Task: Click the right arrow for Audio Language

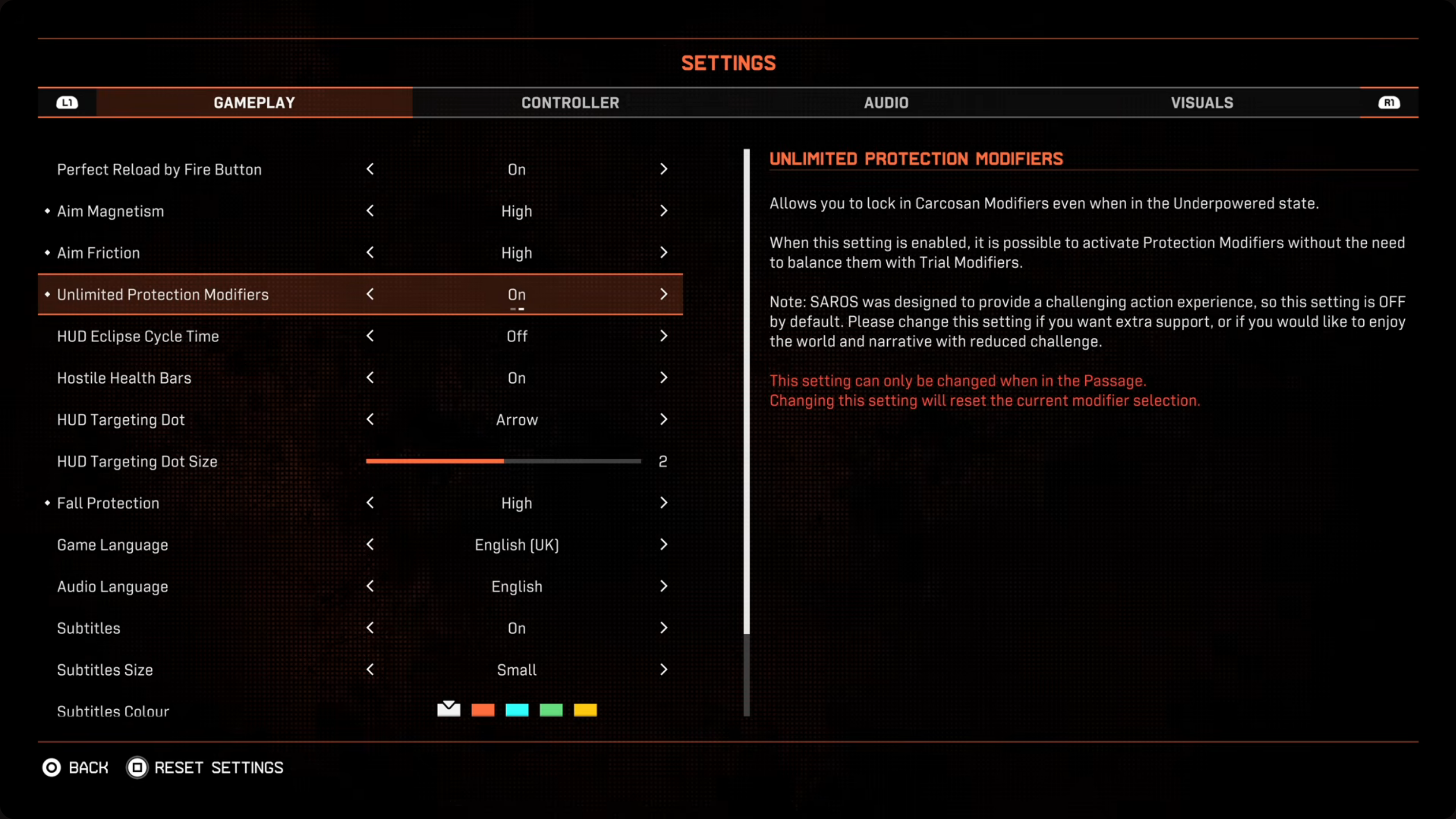Action: point(663,587)
